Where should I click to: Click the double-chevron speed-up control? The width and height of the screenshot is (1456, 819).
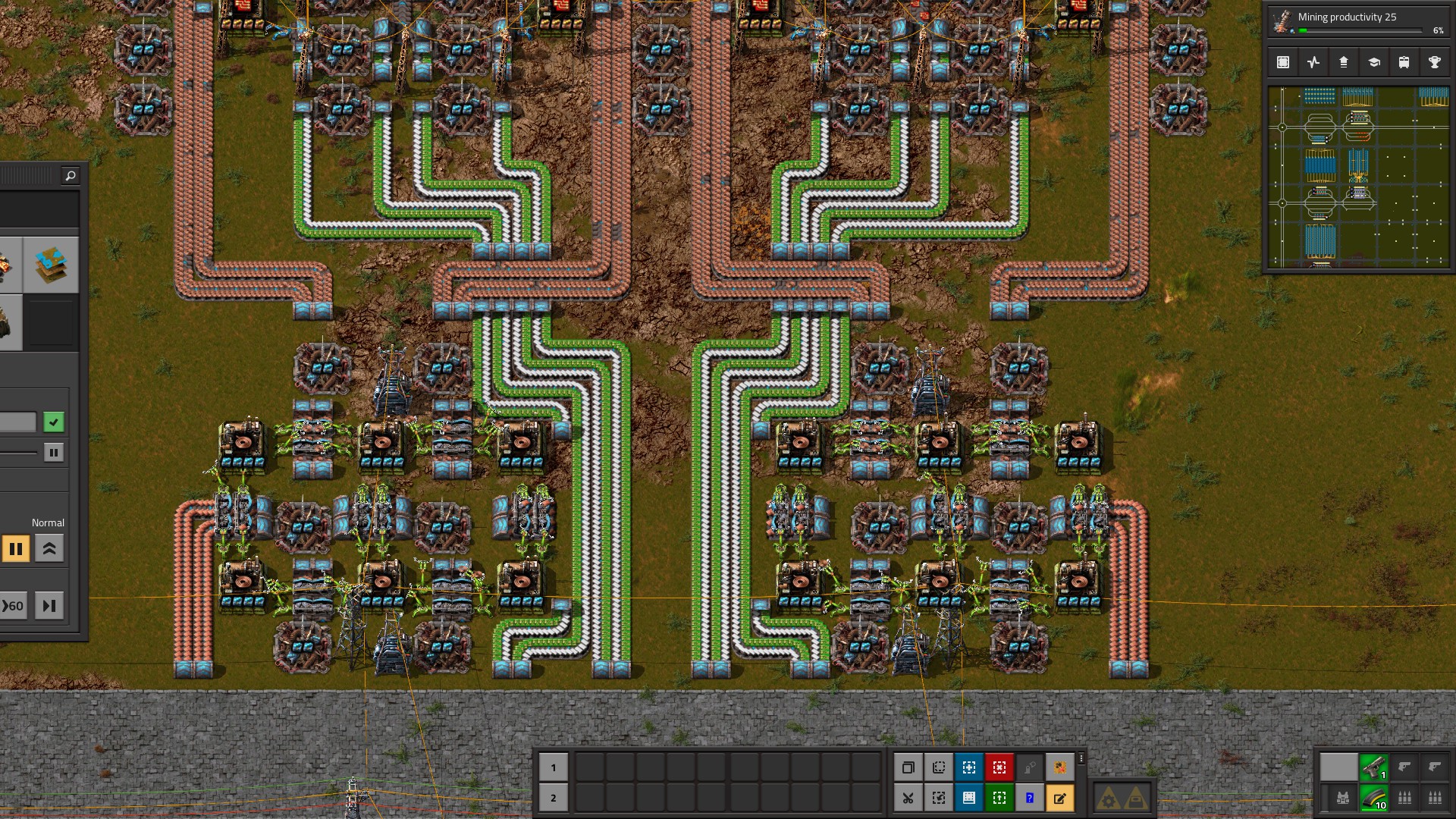49,548
